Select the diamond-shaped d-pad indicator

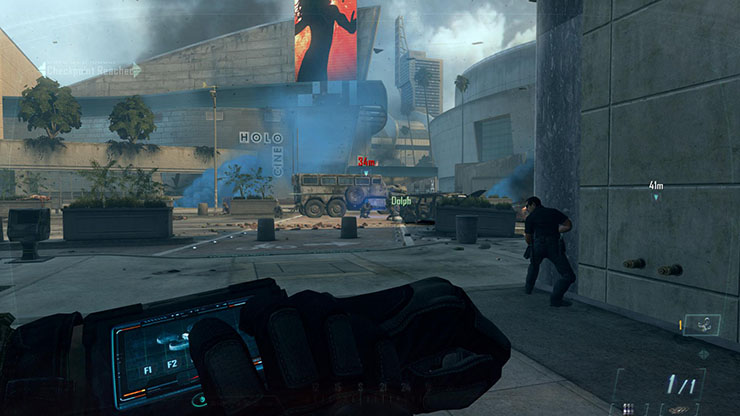pyautogui.click(x=703, y=353)
